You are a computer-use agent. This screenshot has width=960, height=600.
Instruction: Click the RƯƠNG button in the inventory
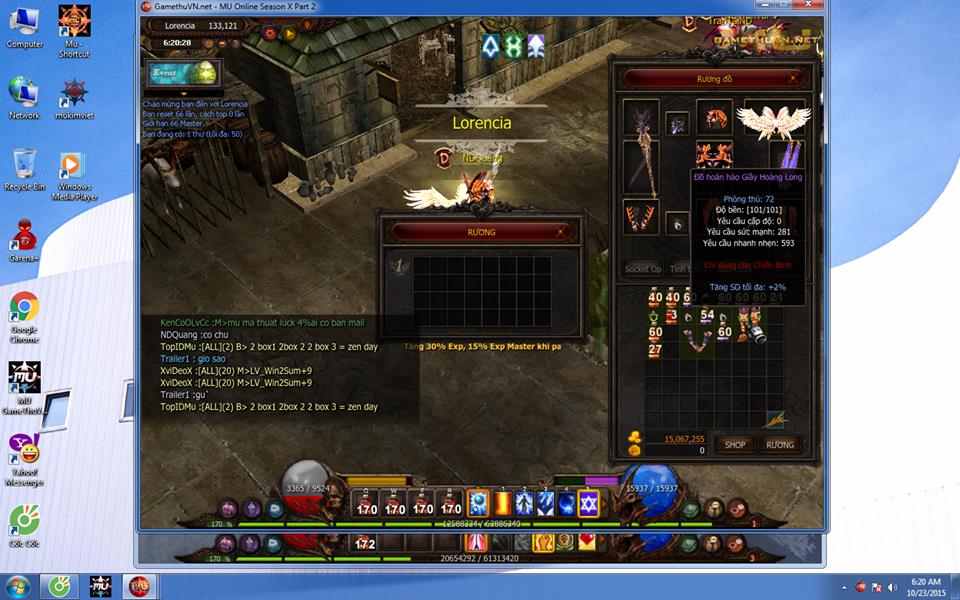point(780,445)
